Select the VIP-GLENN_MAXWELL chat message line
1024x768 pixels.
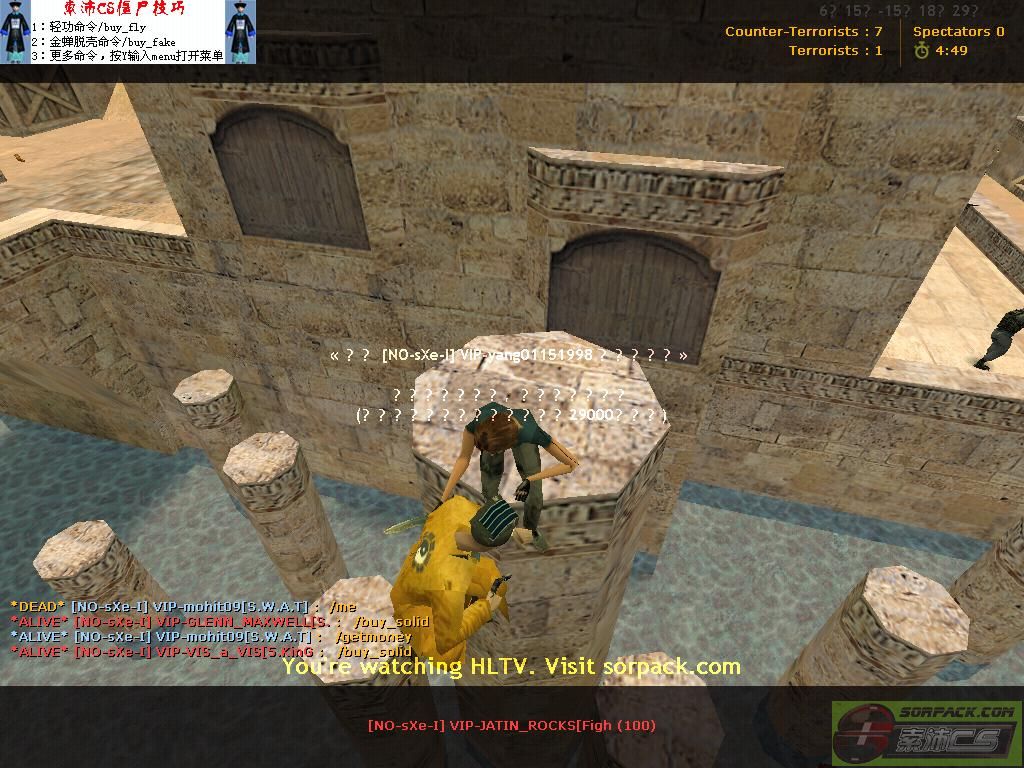tap(220, 621)
